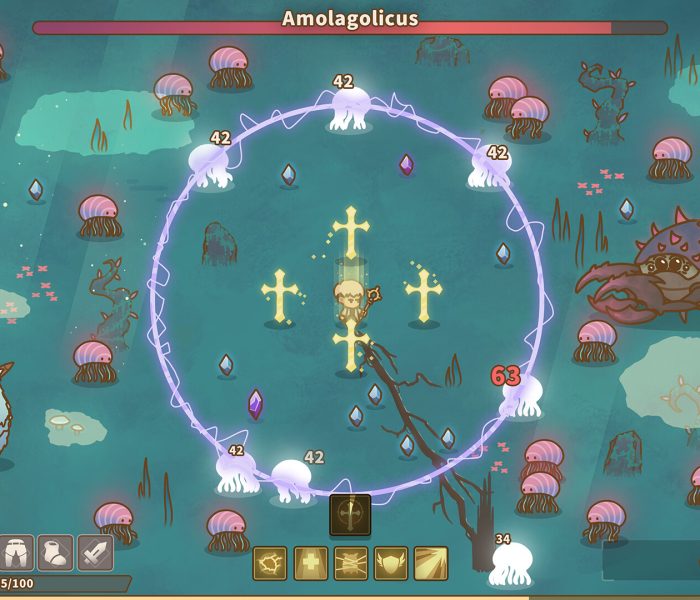Select the winged shield ability icon
This screenshot has height=600, width=700.
390,563
